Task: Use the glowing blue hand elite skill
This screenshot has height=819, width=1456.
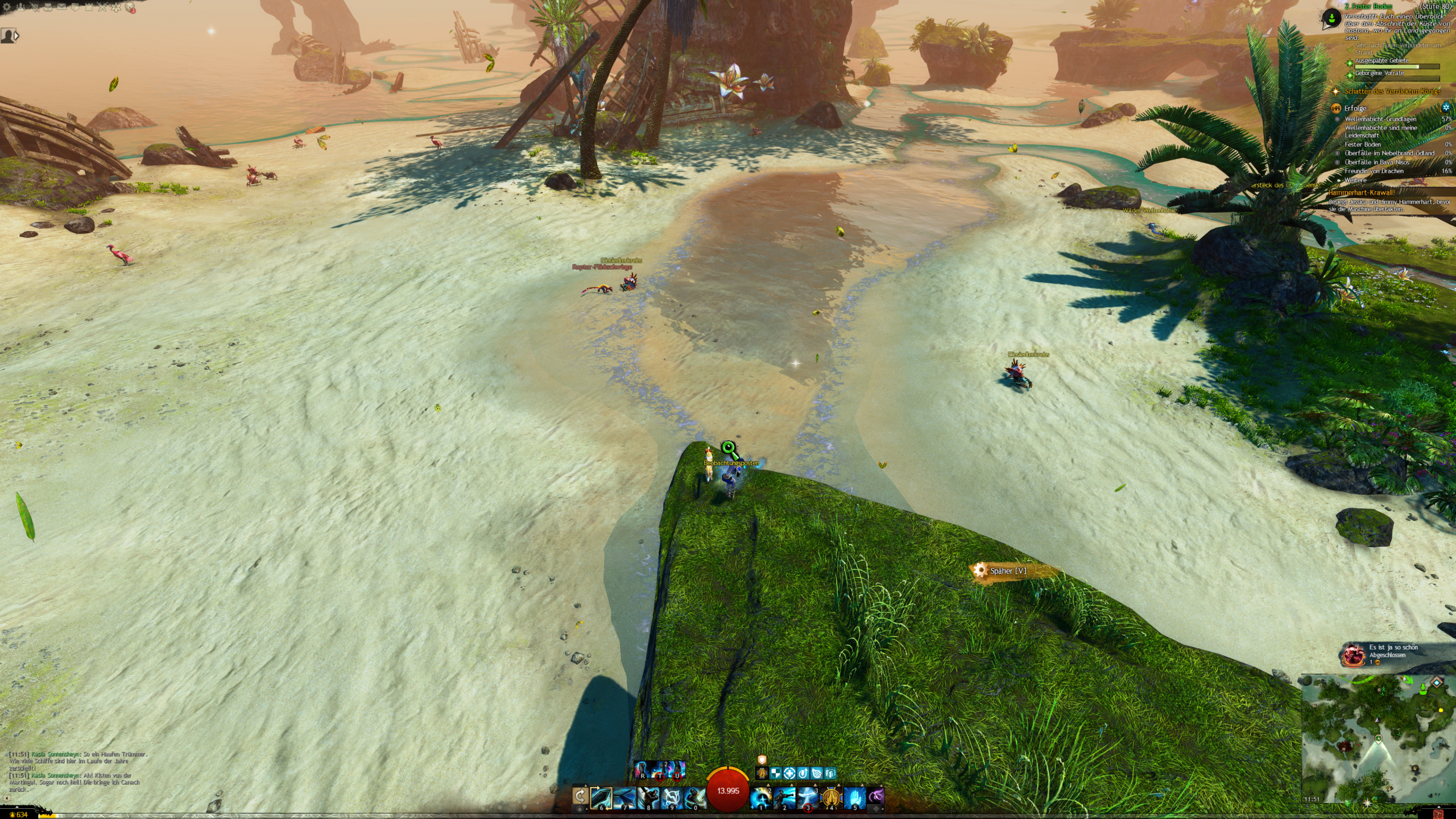Action: (854, 797)
